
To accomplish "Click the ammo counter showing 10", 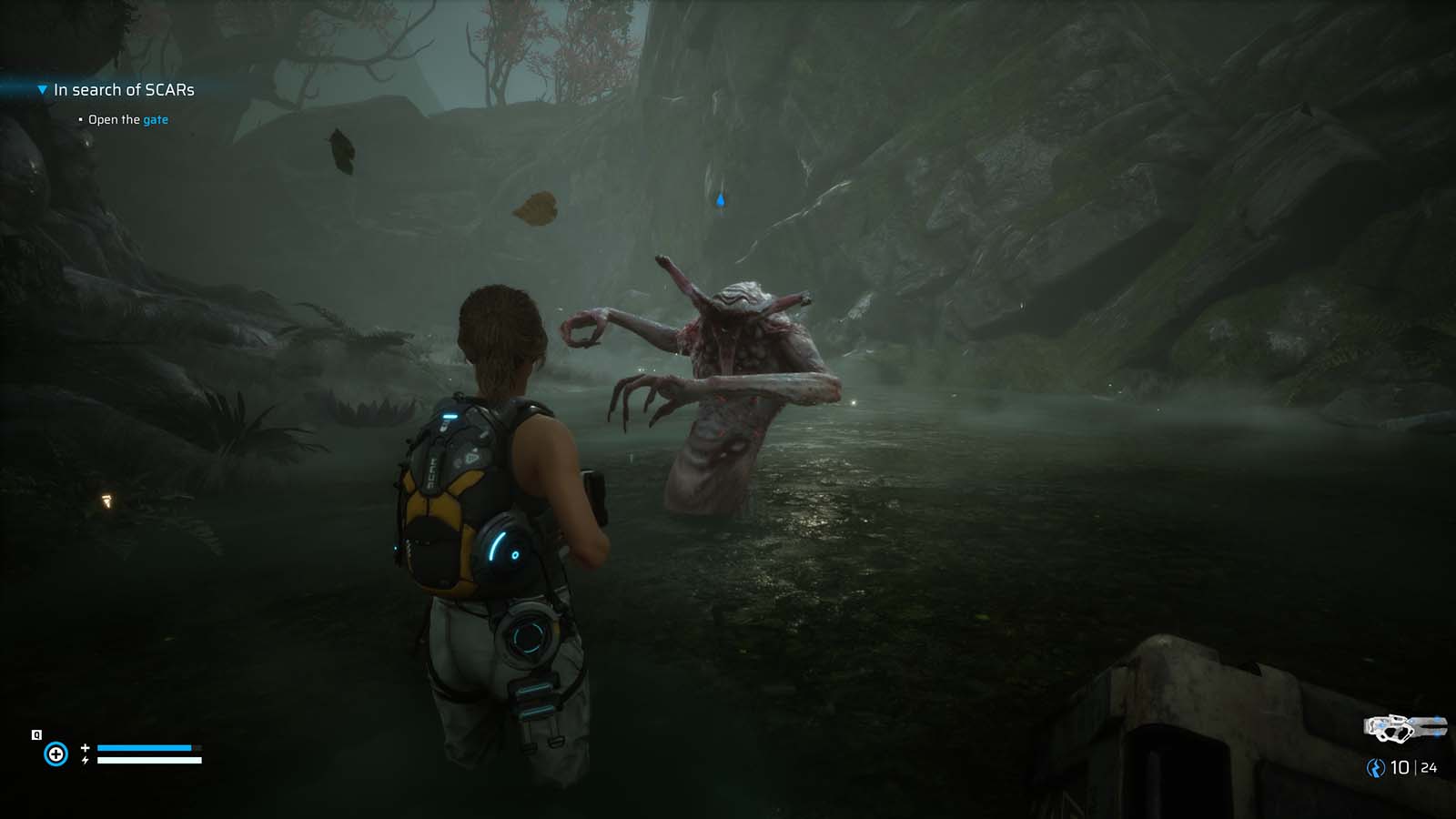I will [1400, 767].
